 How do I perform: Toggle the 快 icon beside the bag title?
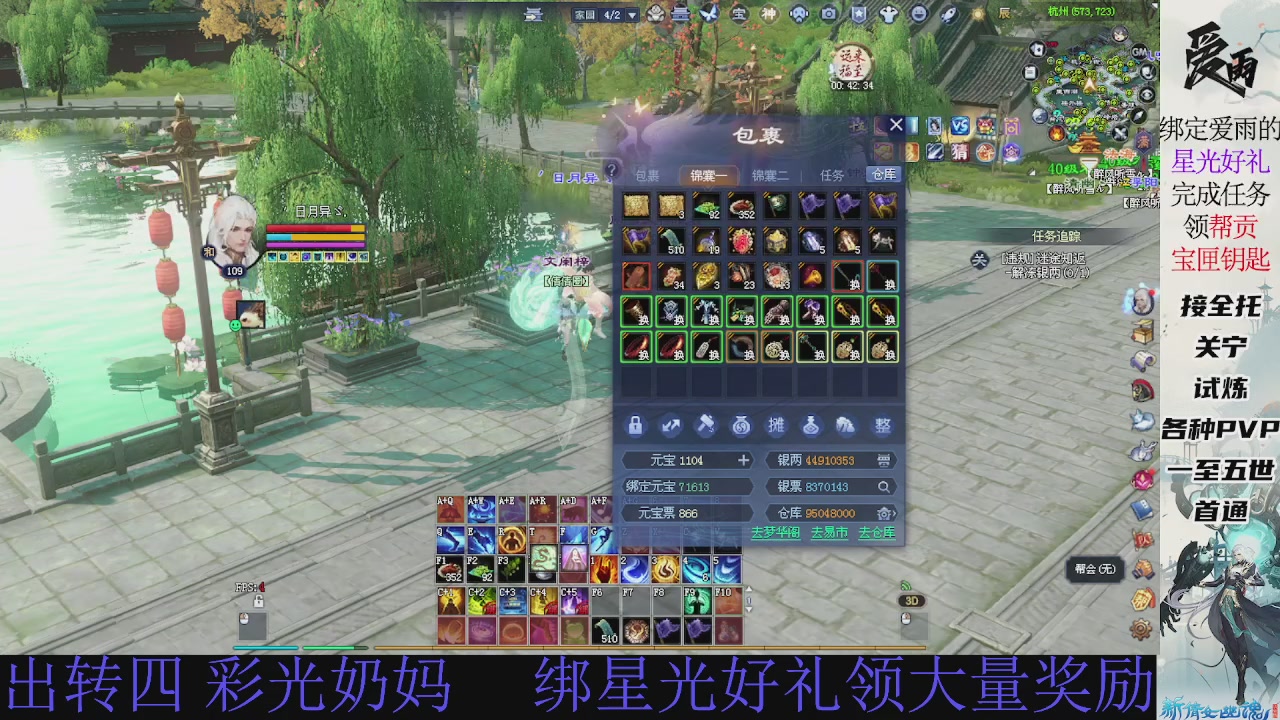tap(856, 124)
